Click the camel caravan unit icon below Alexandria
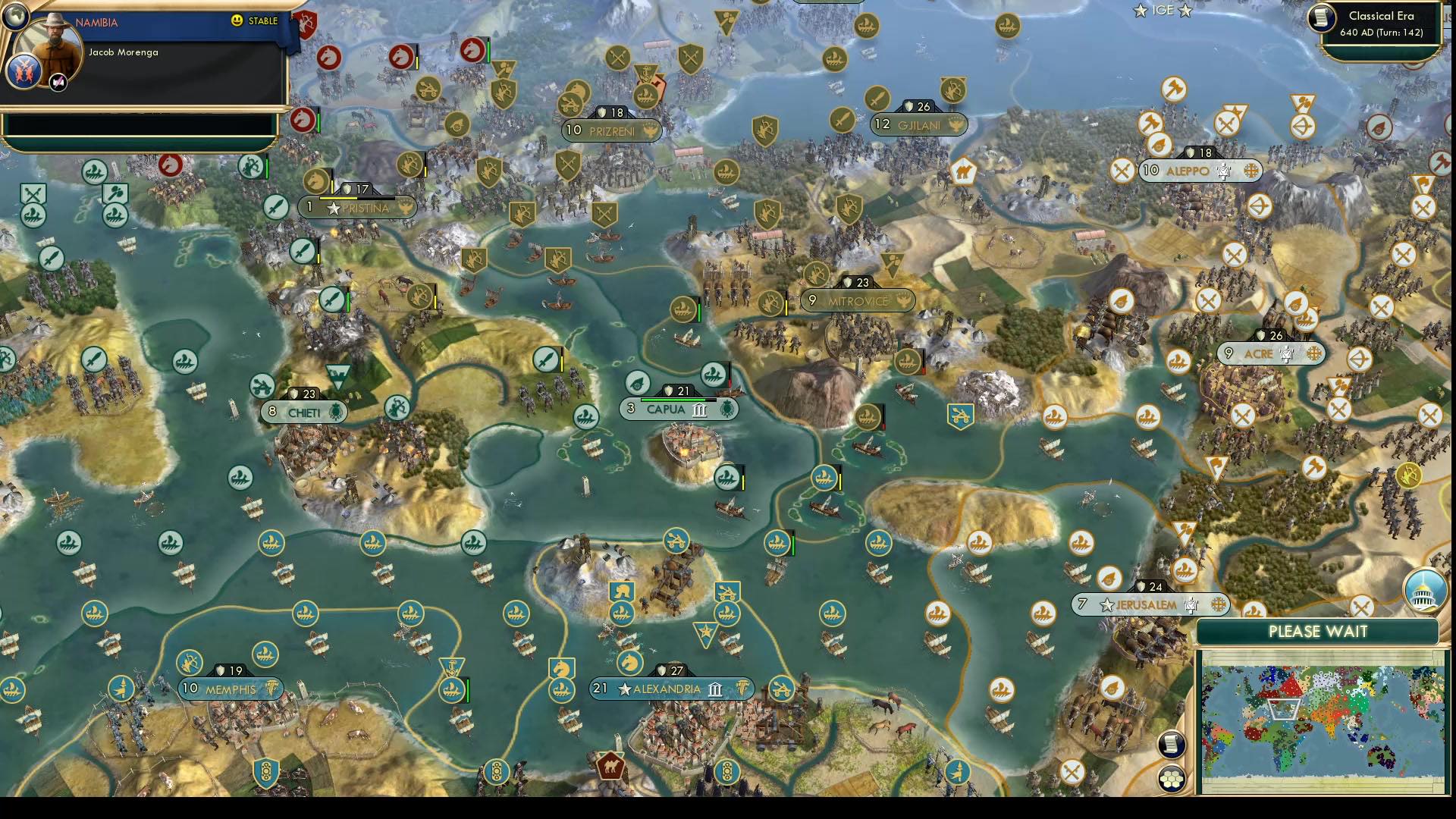 click(612, 767)
